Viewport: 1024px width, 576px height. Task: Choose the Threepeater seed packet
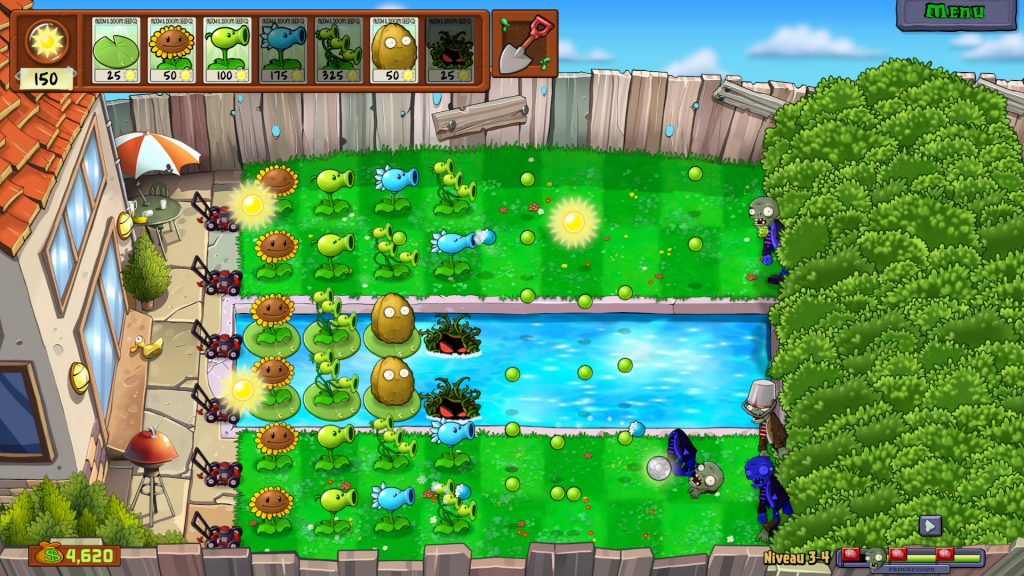(339, 49)
